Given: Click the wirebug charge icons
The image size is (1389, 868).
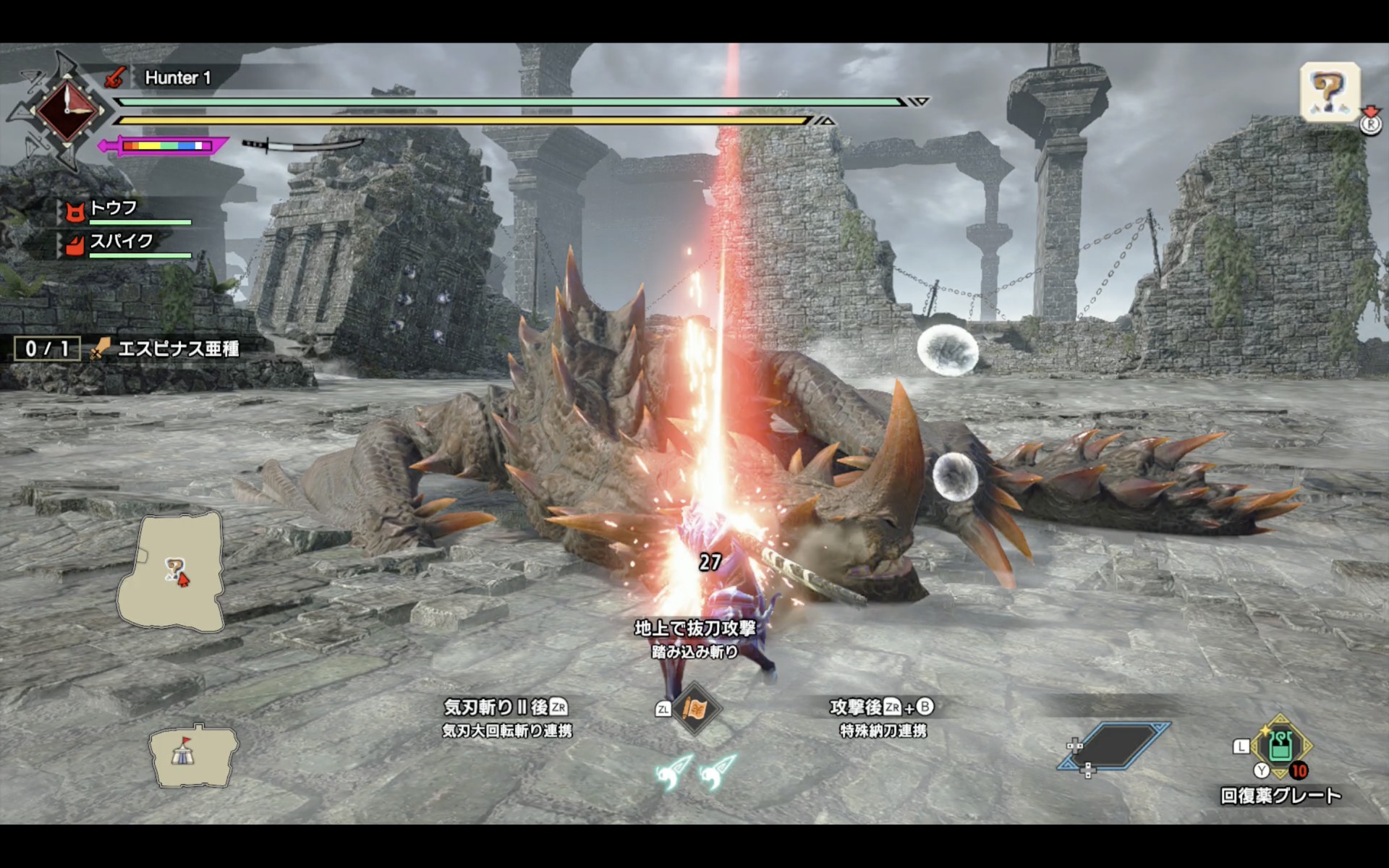Looking at the screenshot, I should pyautogui.click(x=695, y=771).
